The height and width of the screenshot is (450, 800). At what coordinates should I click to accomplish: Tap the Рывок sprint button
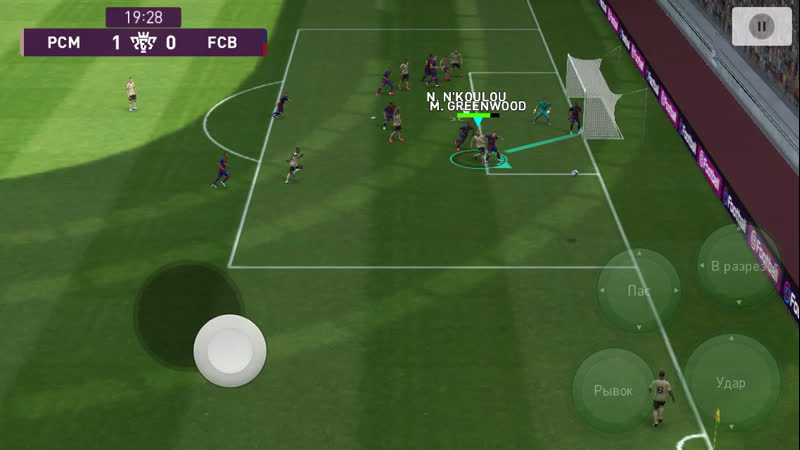(x=613, y=390)
